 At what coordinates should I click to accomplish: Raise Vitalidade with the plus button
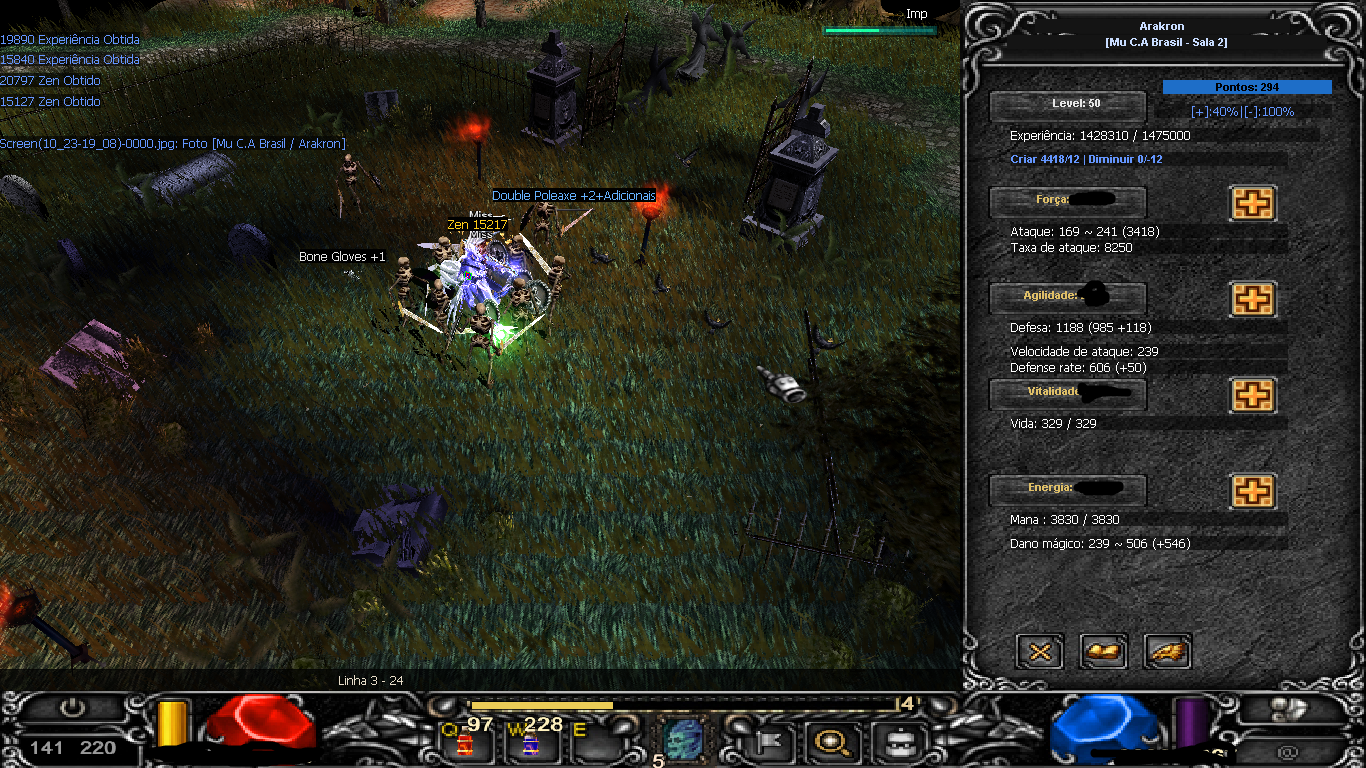1252,395
